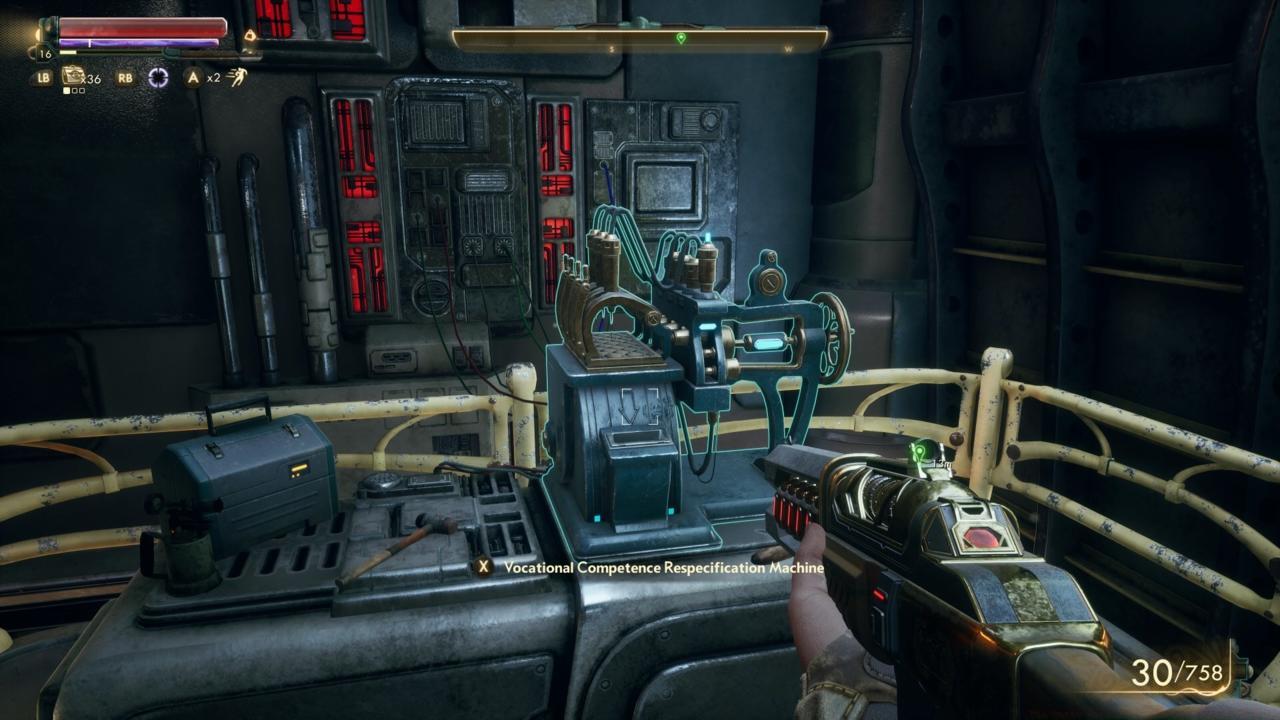1280x720 pixels.
Task: Click the orange armor icon beside health bar
Action: click(250, 36)
